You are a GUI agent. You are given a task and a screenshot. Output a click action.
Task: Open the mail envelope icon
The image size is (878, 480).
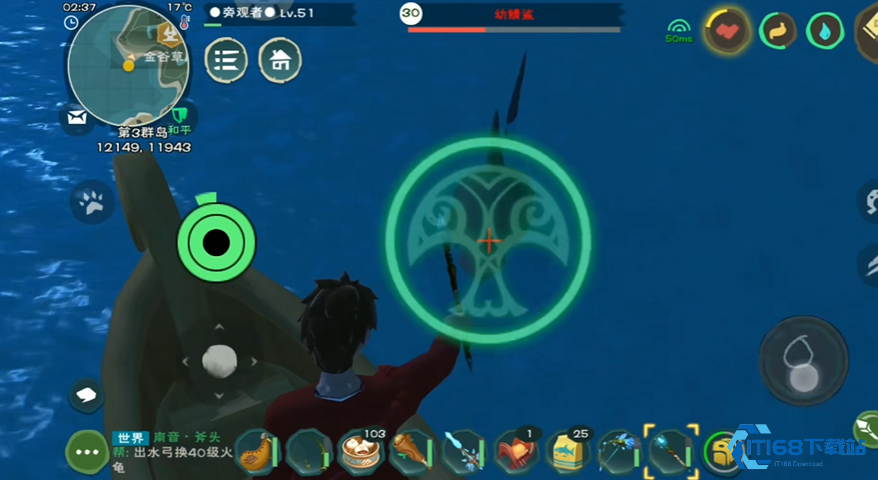(77, 117)
